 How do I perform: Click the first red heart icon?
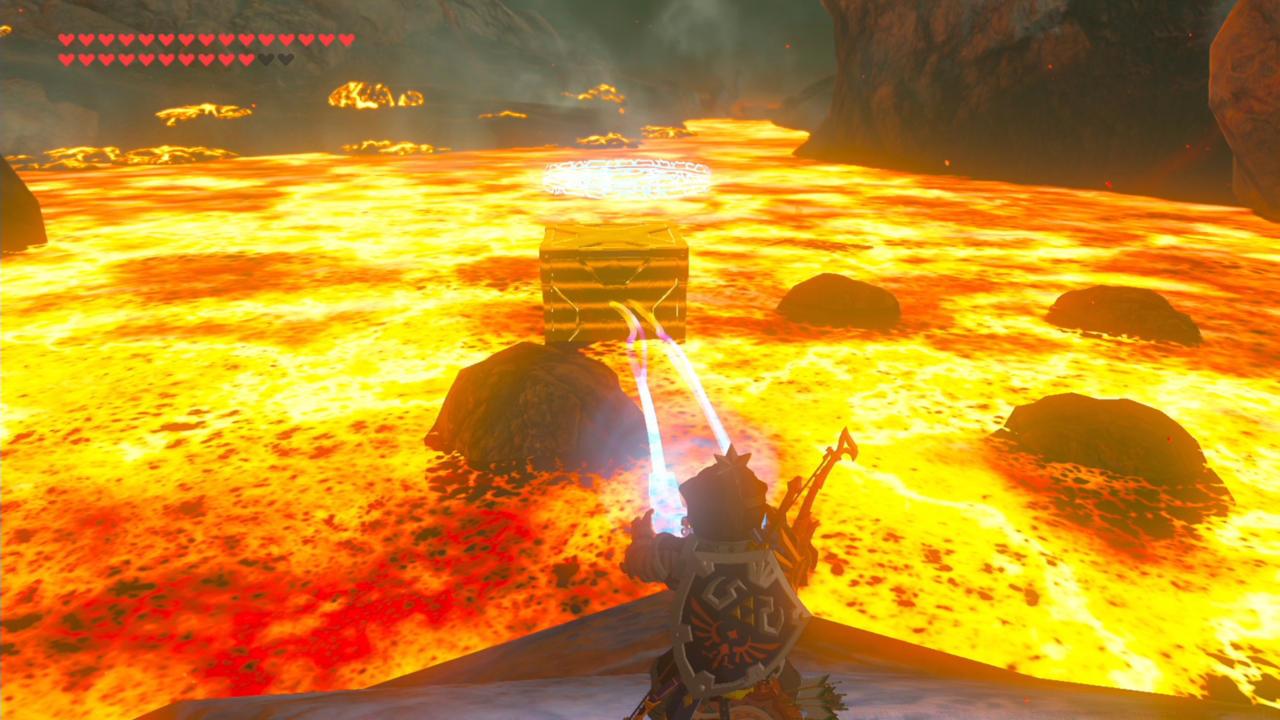66,40
